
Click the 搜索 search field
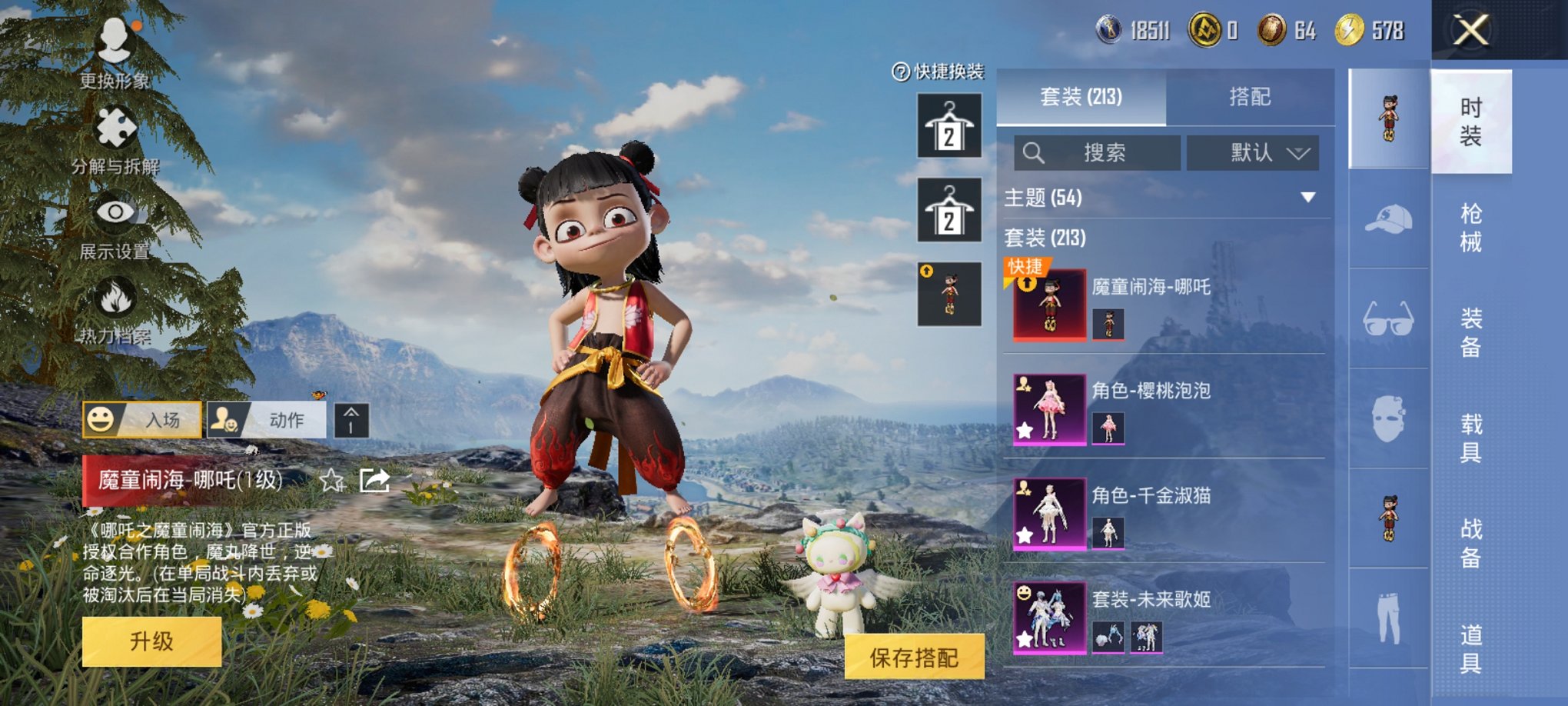1097,153
